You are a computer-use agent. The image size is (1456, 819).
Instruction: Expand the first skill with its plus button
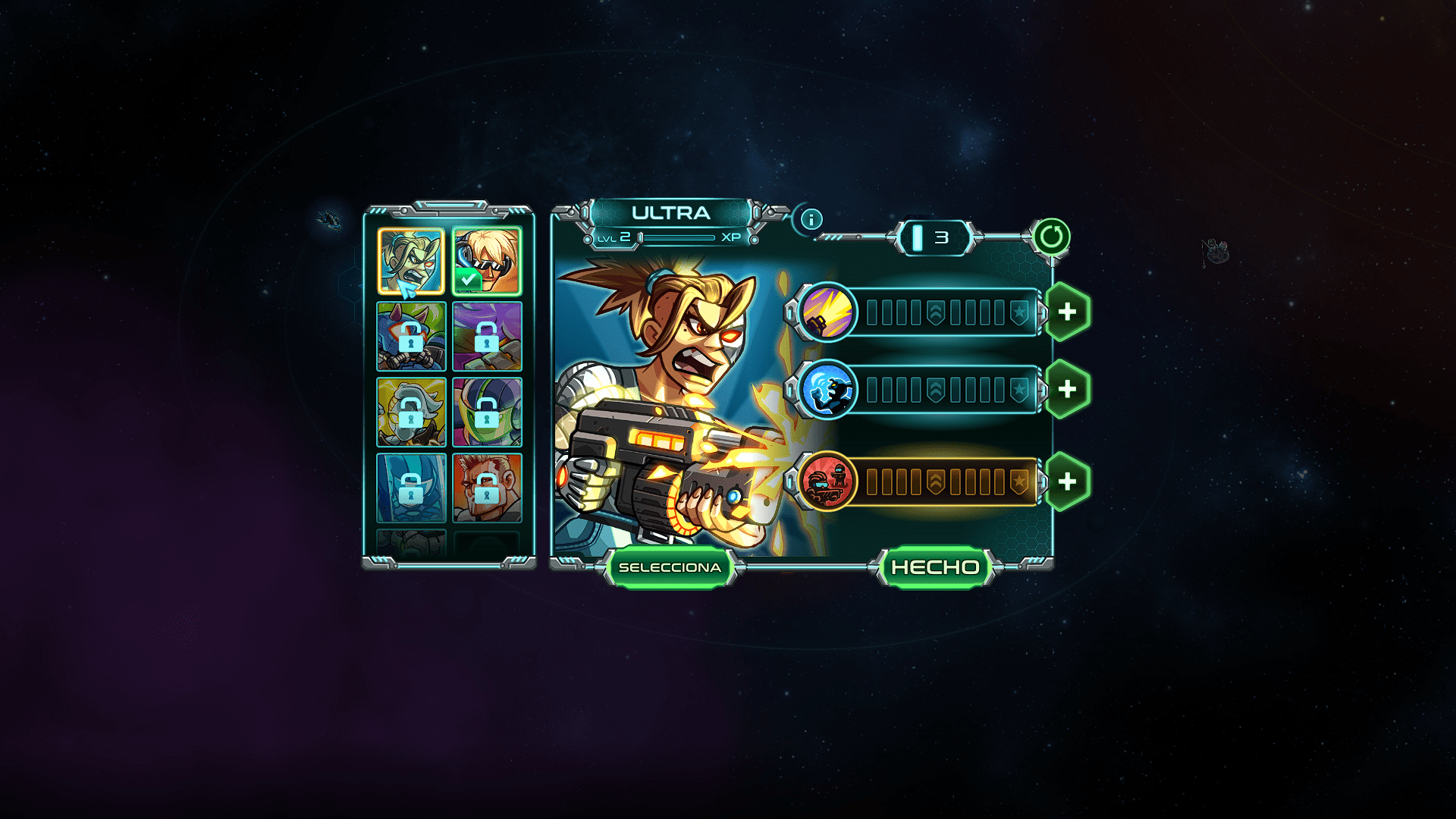(x=1067, y=310)
